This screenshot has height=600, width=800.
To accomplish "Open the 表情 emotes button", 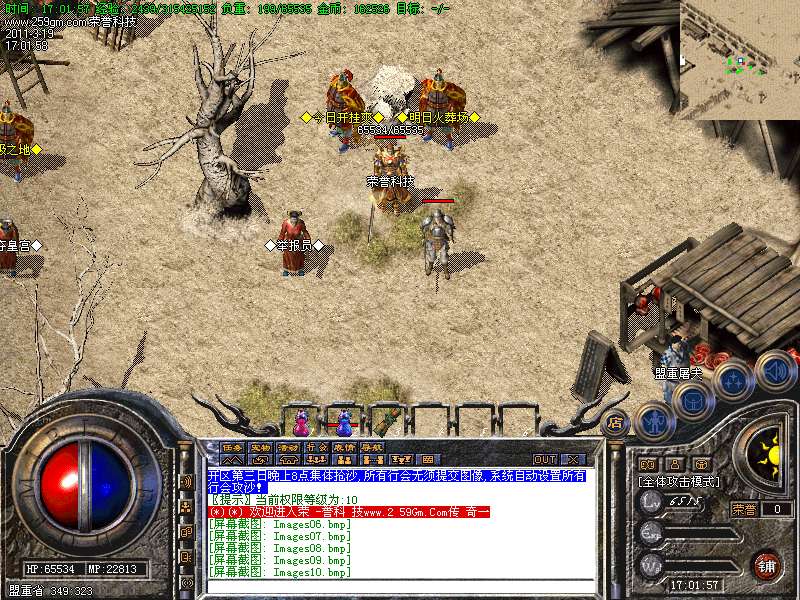I will [344, 447].
